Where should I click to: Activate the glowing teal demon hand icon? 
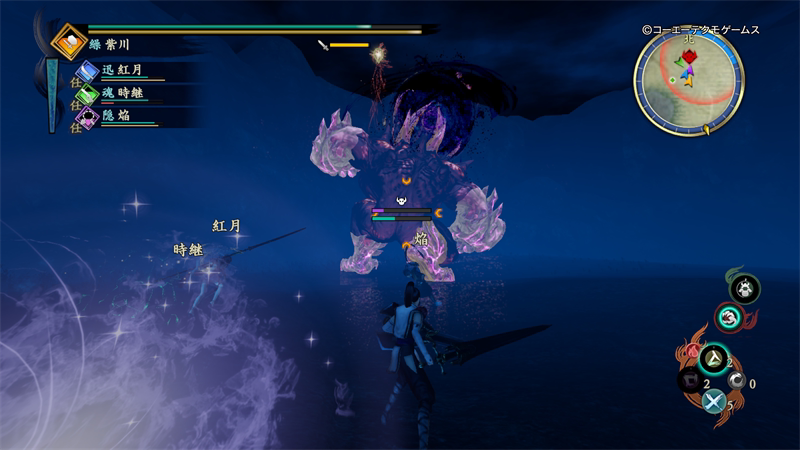(727, 318)
